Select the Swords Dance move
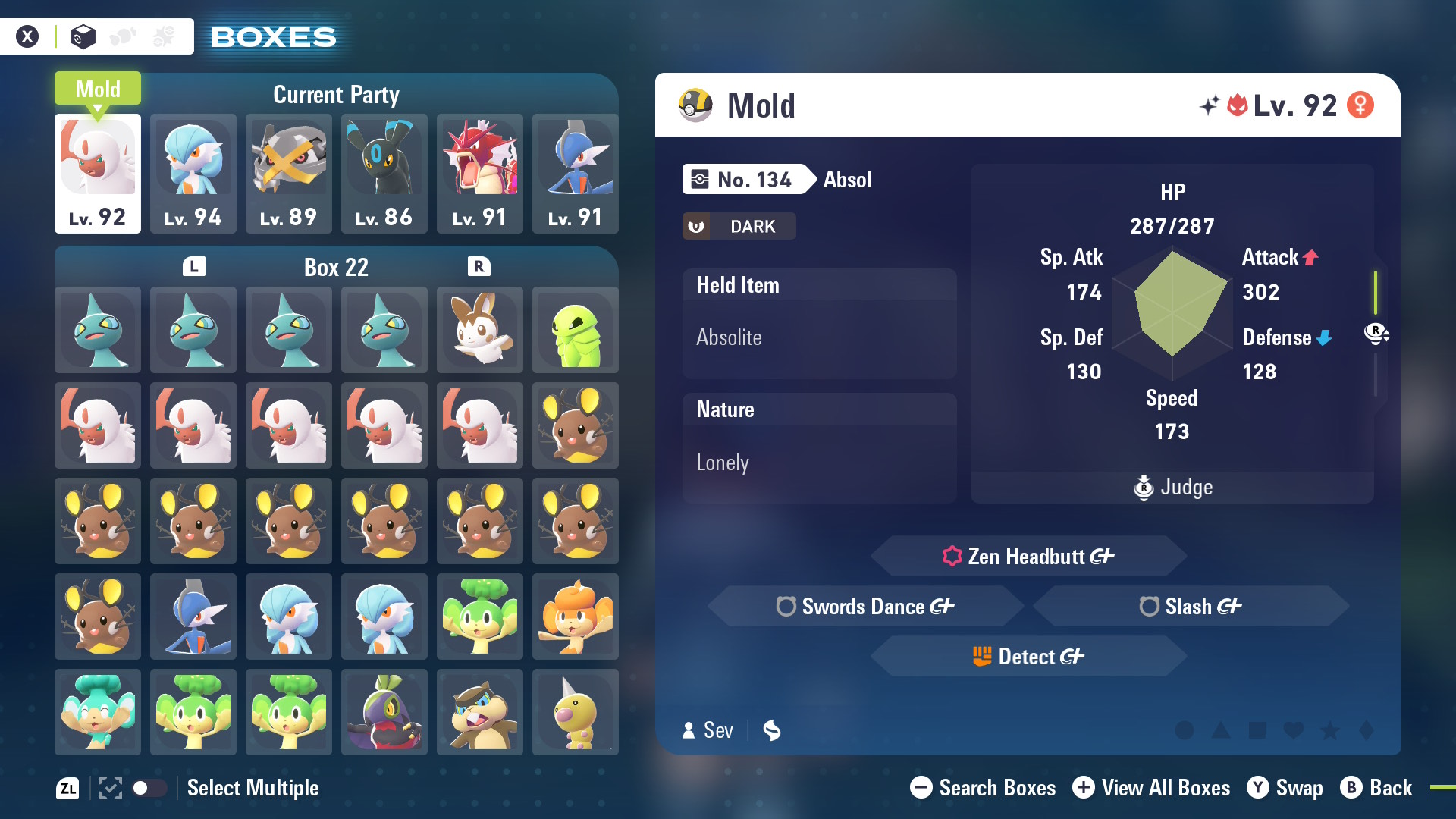Viewport: 1456px width, 819px height. 865,607
